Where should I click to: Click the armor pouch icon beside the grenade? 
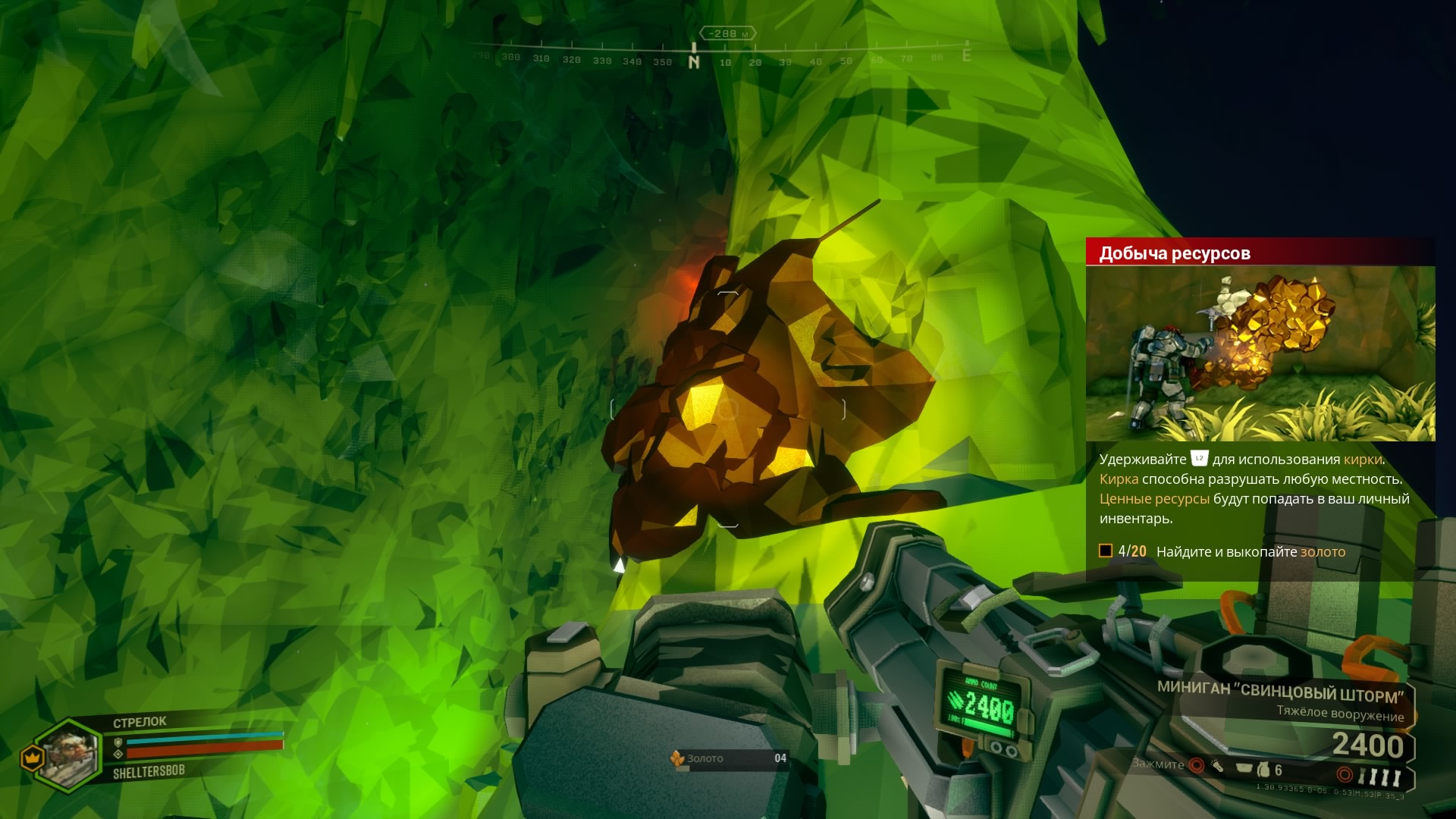coord(1244,769)
